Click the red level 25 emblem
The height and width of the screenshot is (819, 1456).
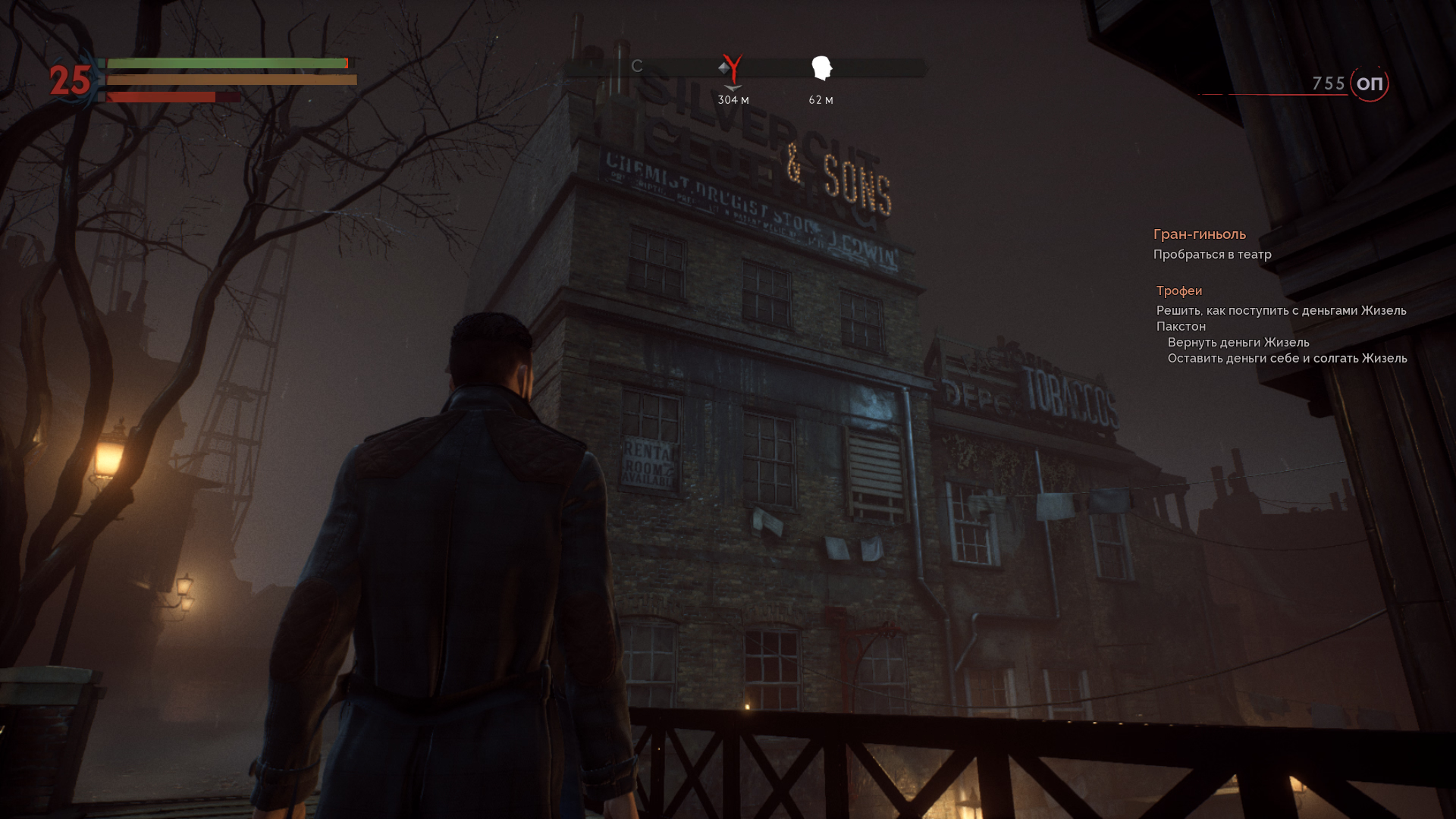pos(70,80)
